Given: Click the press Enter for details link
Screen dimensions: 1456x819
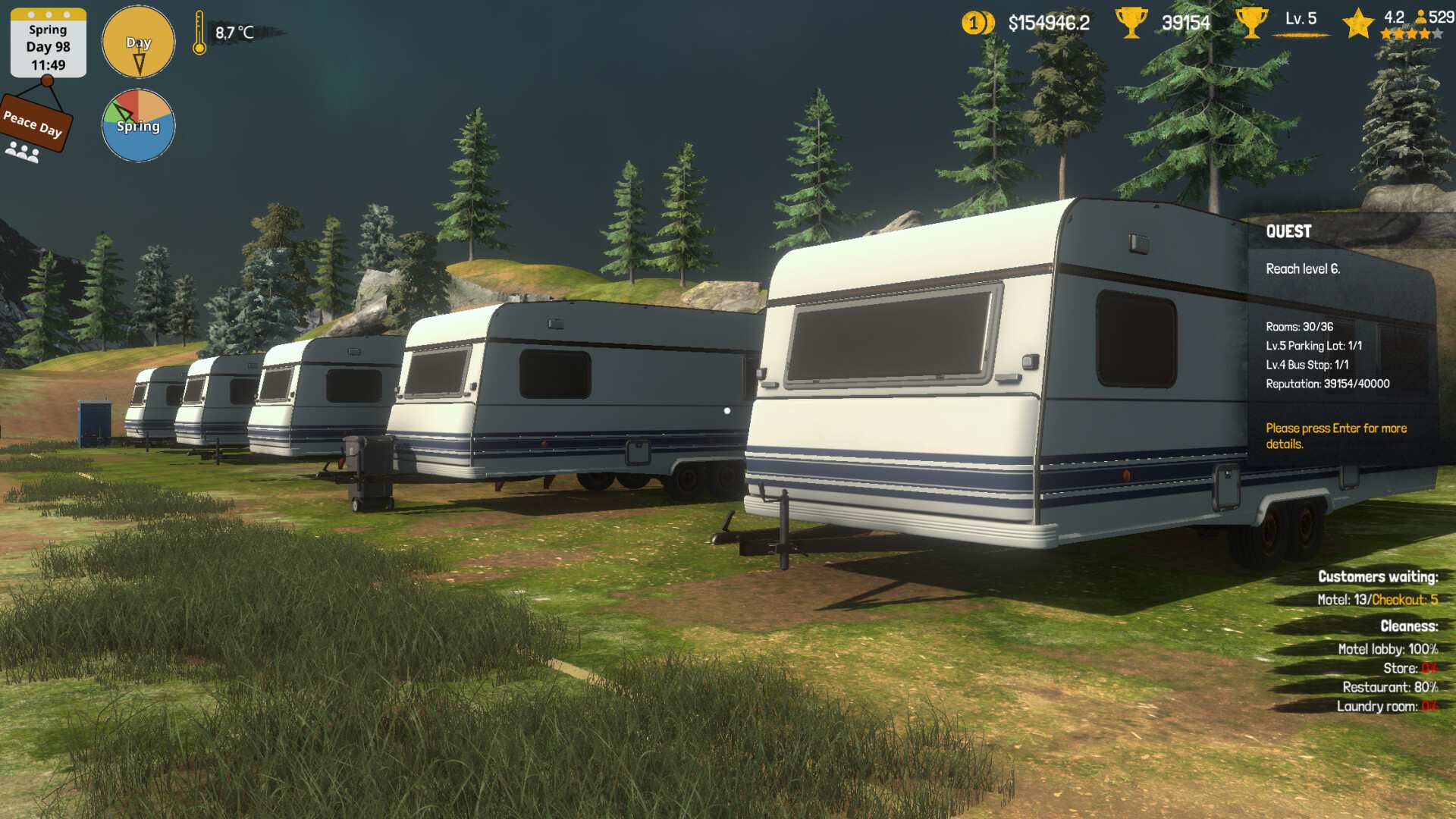Looking at the screenshot, I should 1335,435.
